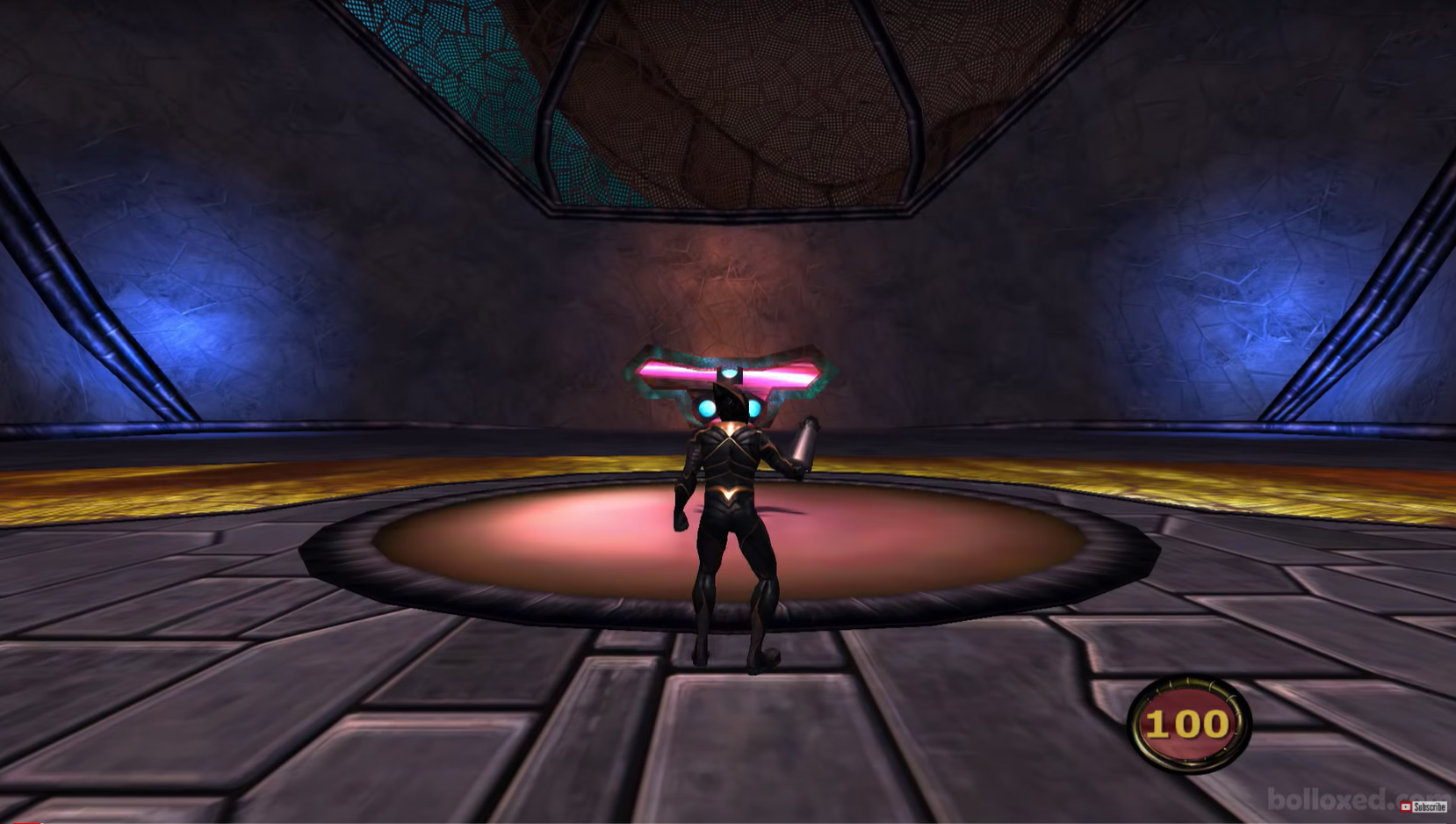Image resolution: width=1456 pixels, height=824 pixels.
Task: Click the YouTube Subscribe button
Action: tap(1424, 806)
